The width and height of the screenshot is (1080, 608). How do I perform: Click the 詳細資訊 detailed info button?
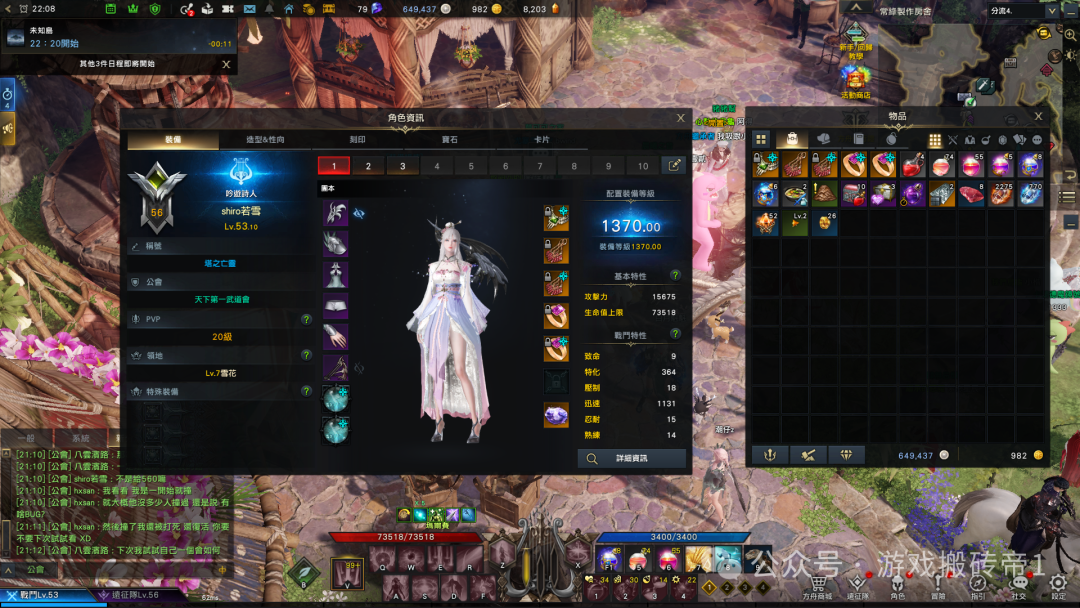[x=632, y=458]
